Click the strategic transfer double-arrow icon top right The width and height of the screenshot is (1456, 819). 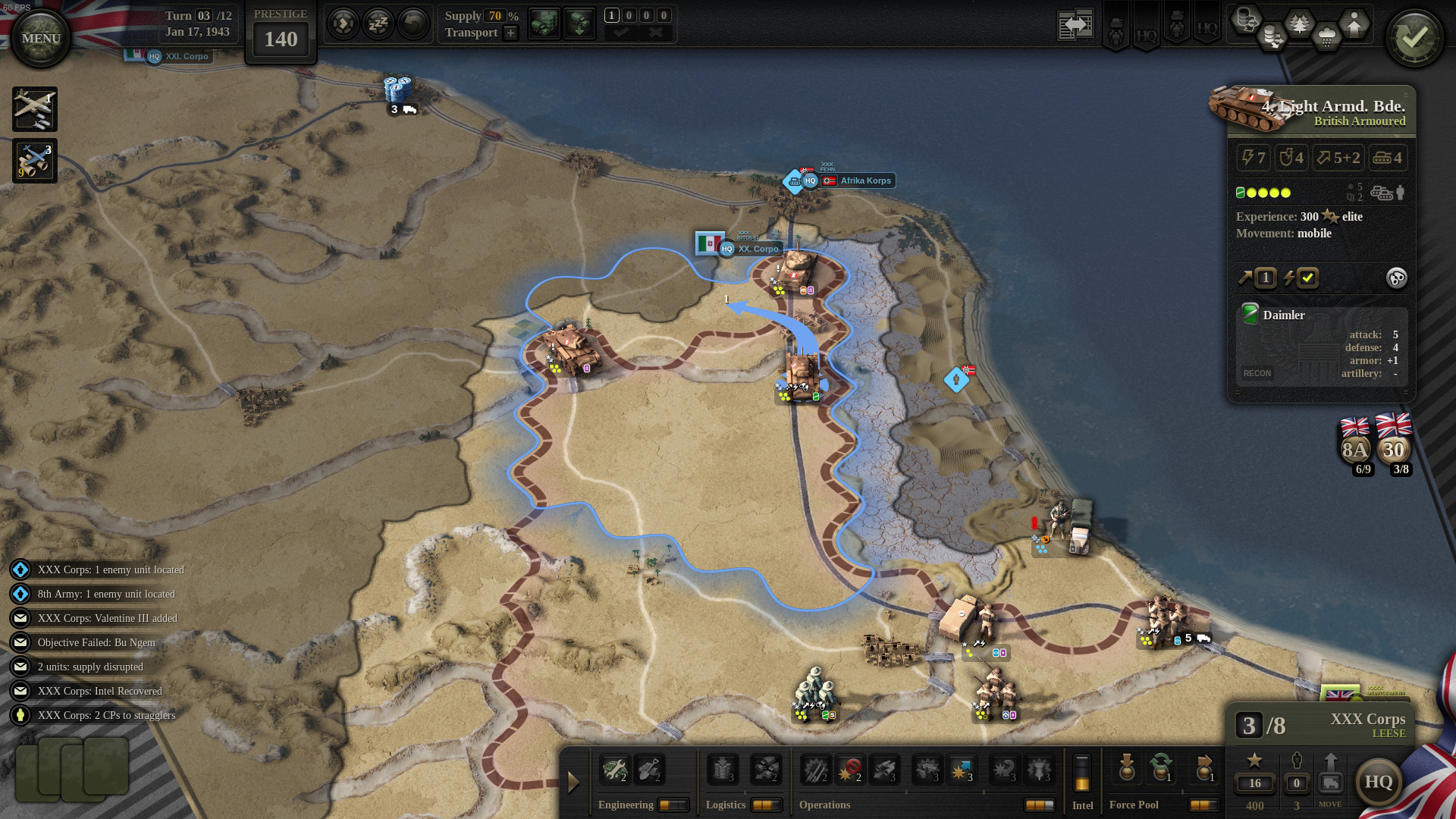[1075, 24]
